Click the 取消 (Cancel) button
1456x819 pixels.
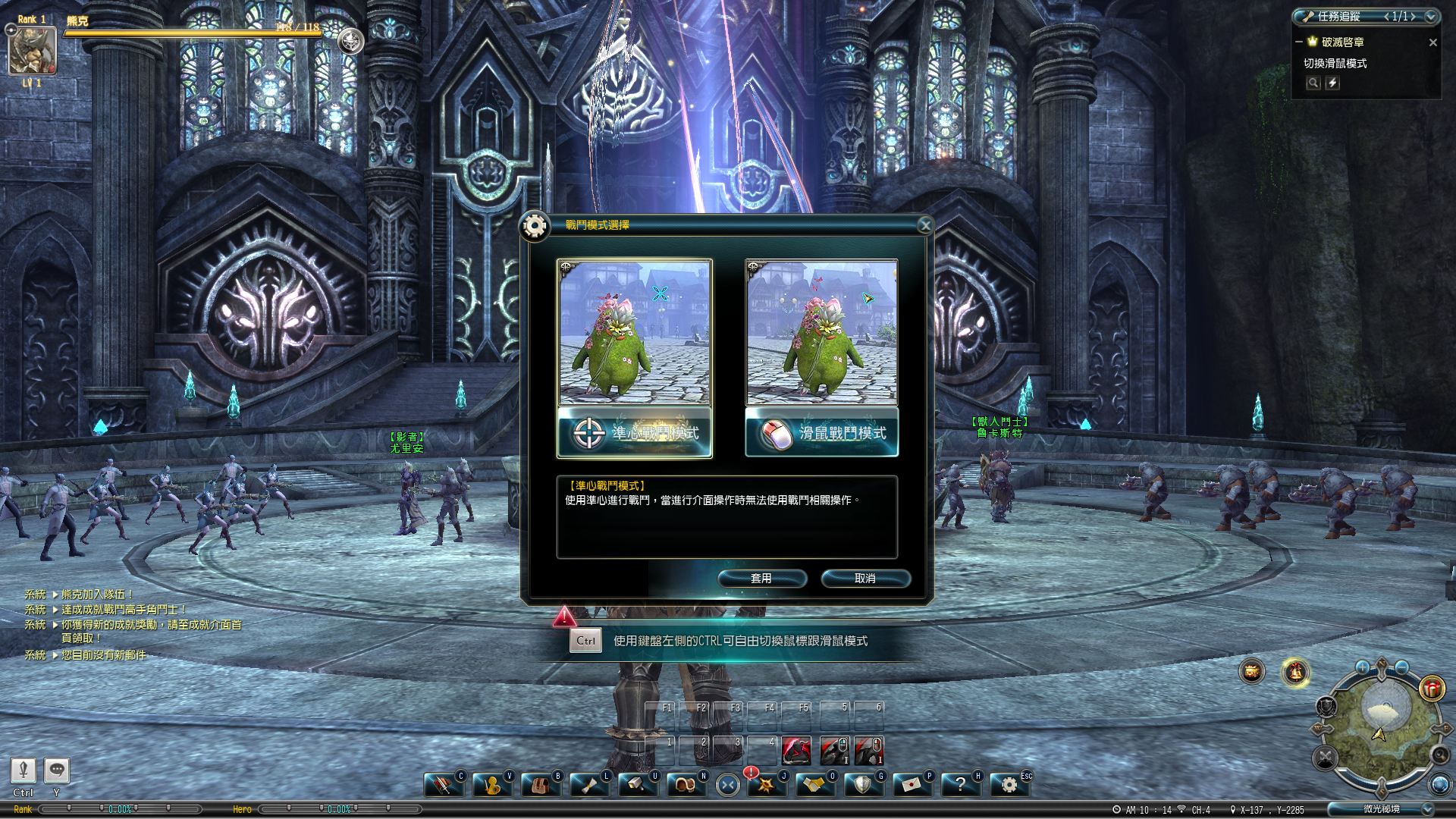pyautogui.click(x=864, y=579)
